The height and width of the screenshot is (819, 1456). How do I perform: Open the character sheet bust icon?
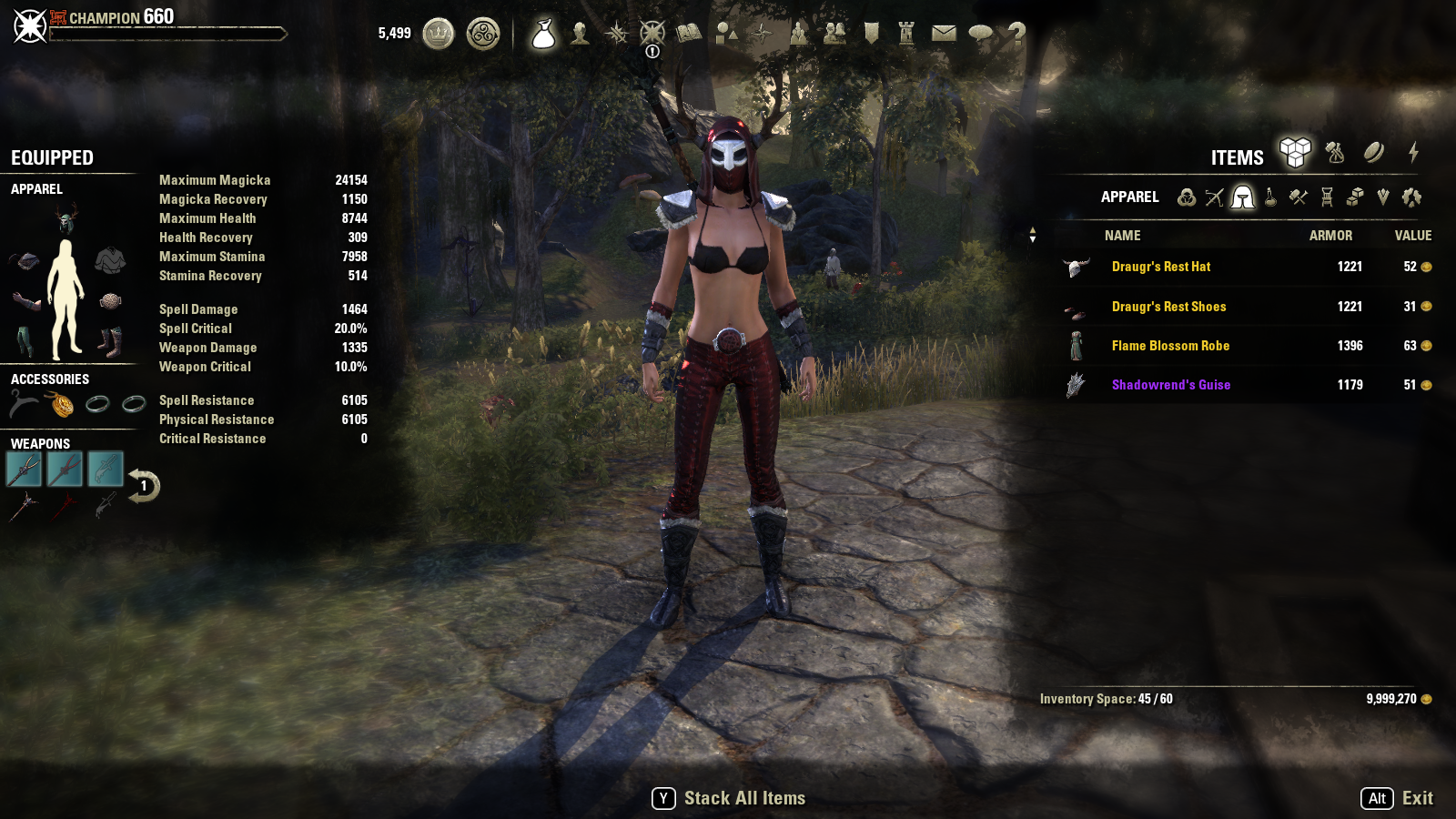580,35
